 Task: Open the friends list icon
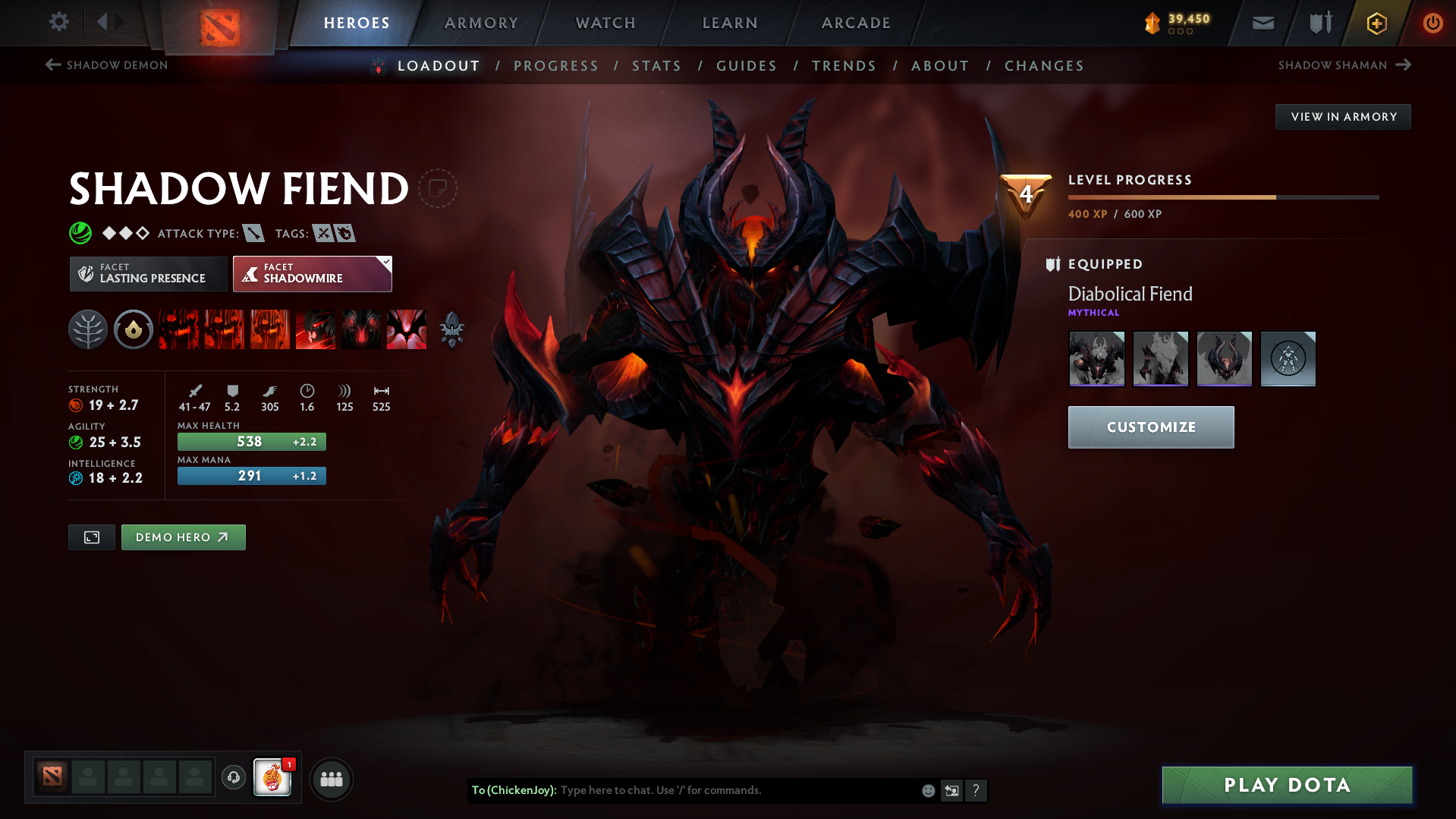[x=332, y=779]
